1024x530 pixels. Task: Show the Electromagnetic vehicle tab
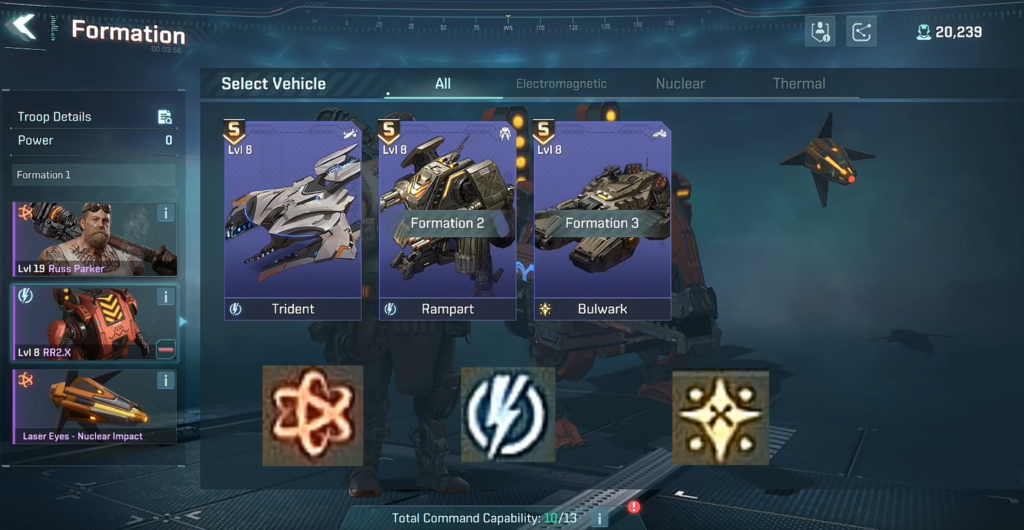561,84
